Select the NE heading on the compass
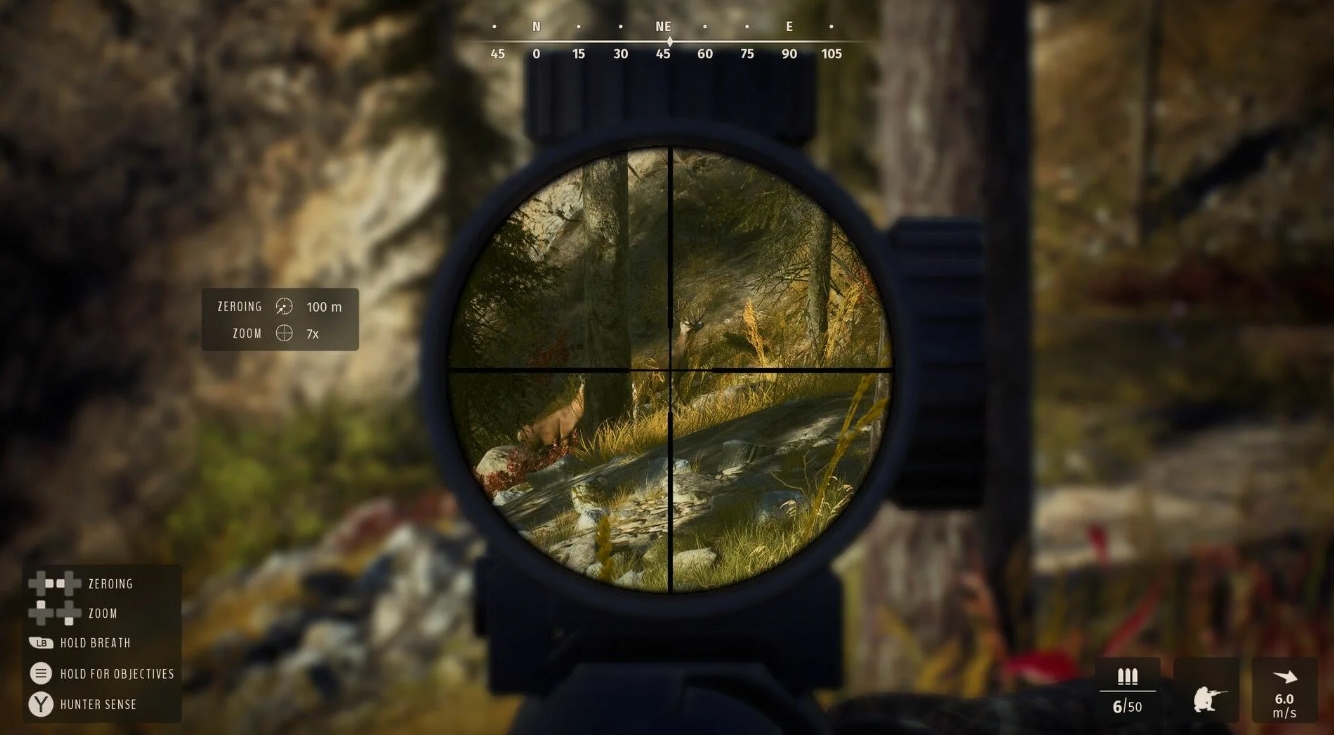The height and width of the screenshot is (735, 1334). pos(661,26)
